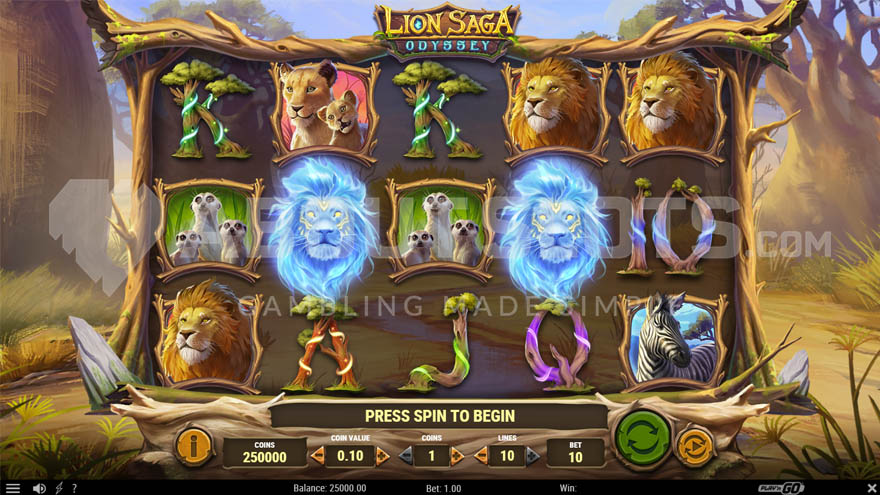
Task: Start autoplay with the orange button
Action: (695, 446)
